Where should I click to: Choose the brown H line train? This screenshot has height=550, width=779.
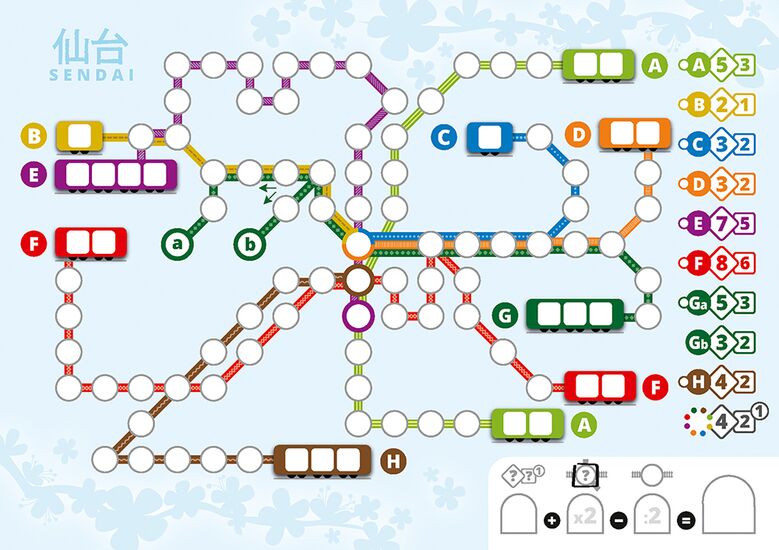323,461
